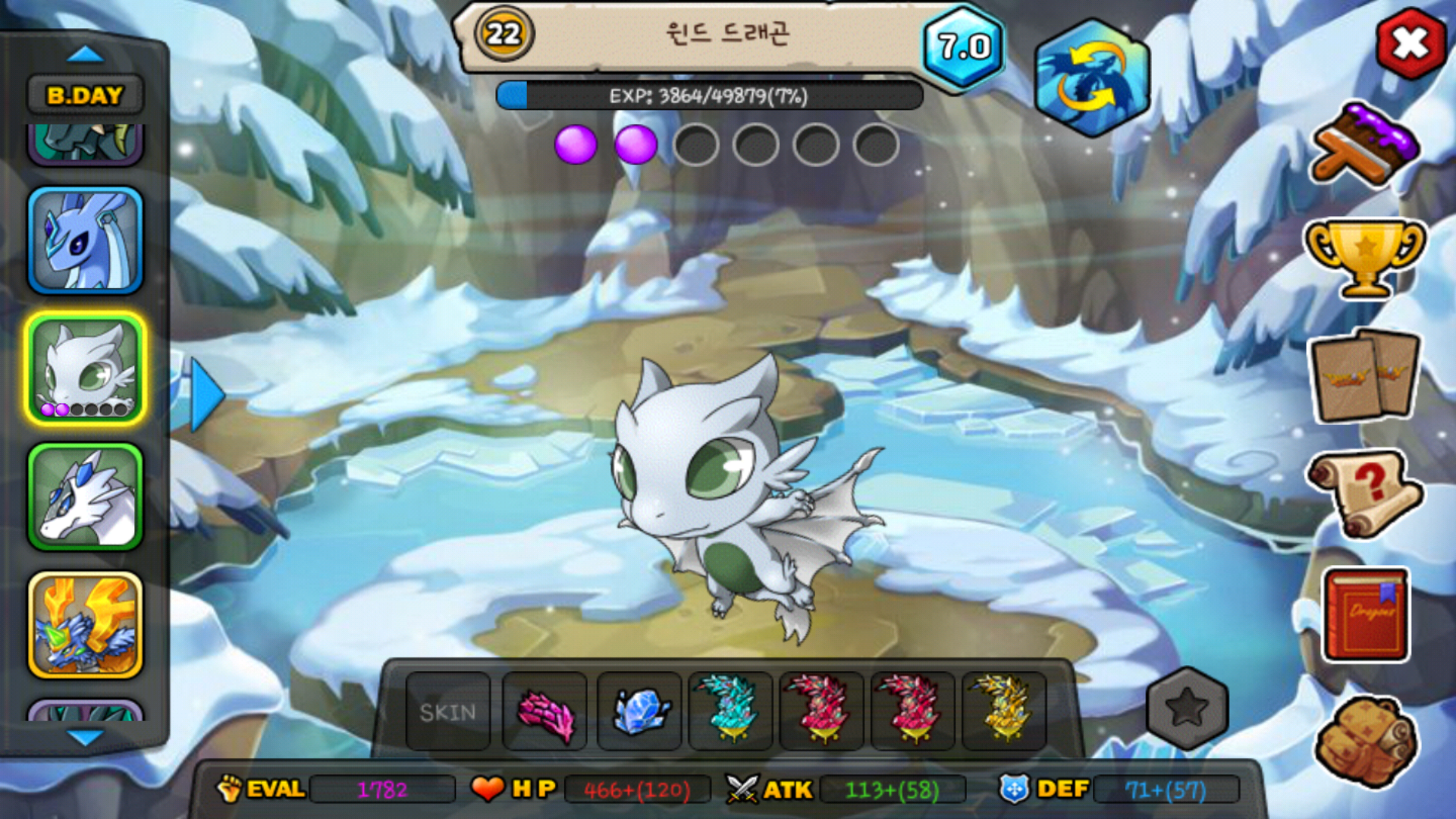
Task: Select the golden feather item slot
Action: (1004, 711)
